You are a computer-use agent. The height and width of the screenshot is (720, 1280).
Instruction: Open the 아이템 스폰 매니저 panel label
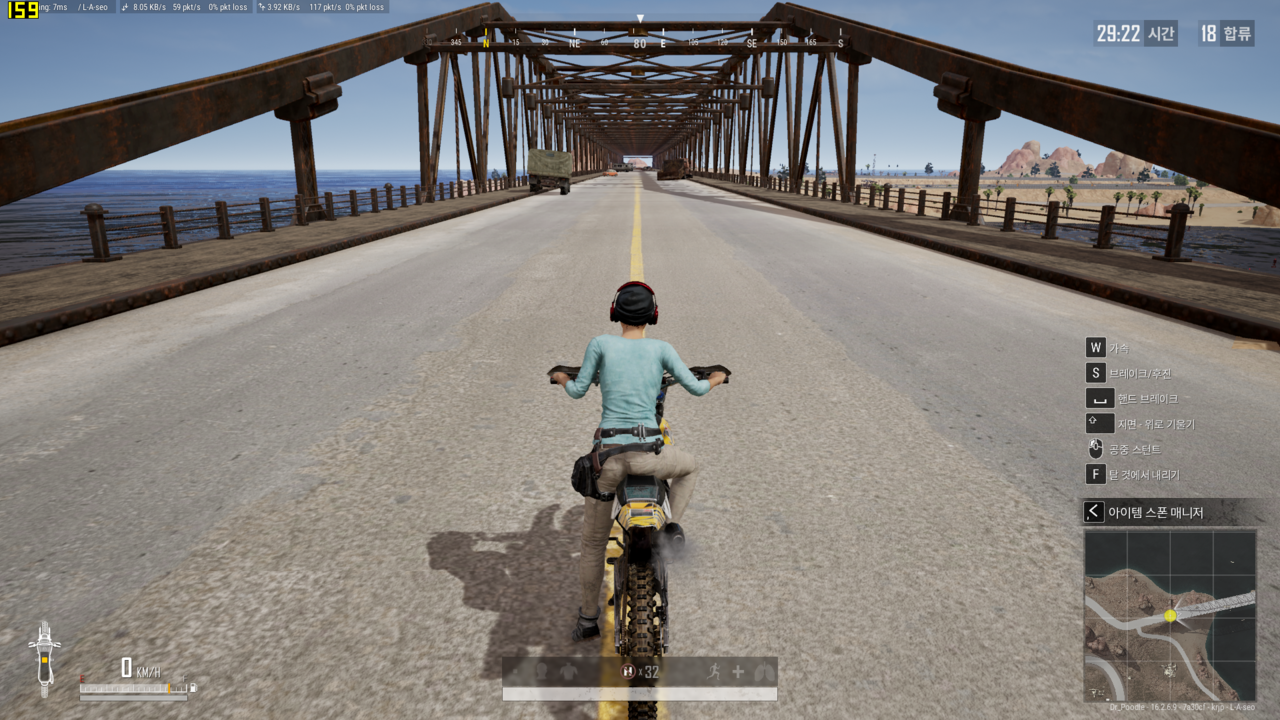(x=1155, y=513)
